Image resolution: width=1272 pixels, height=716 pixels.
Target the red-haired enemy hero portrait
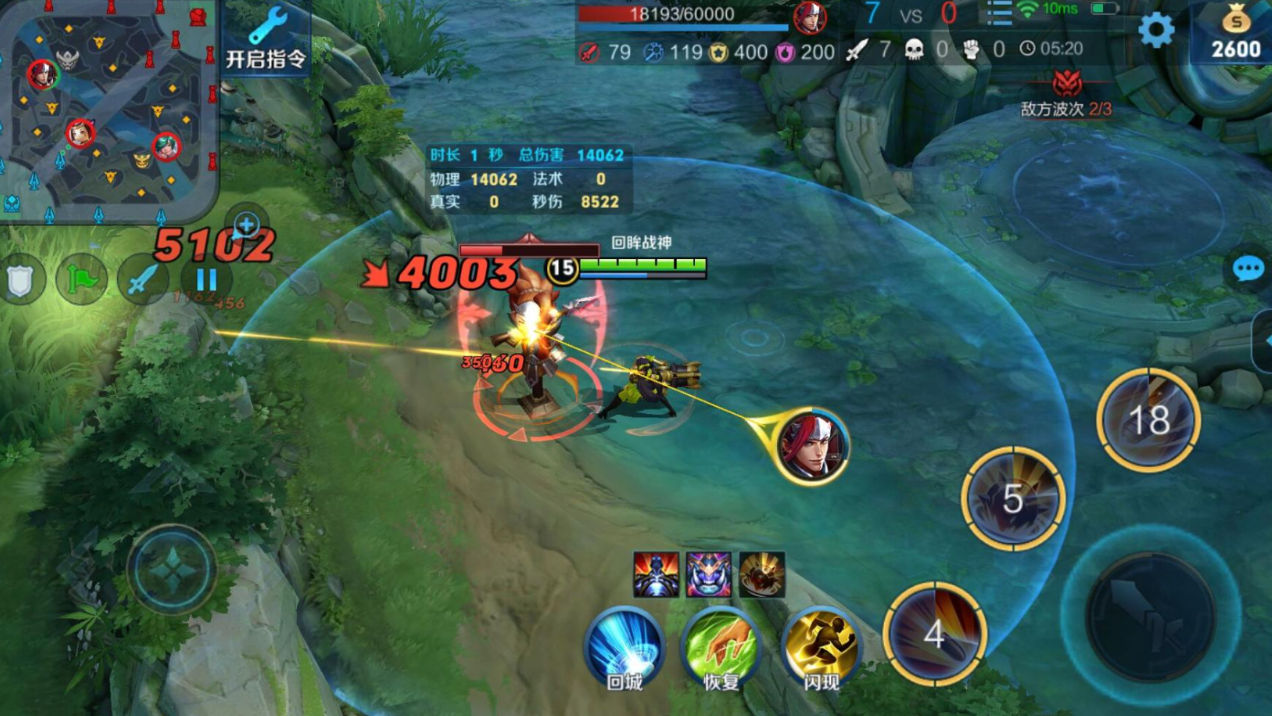812,445
